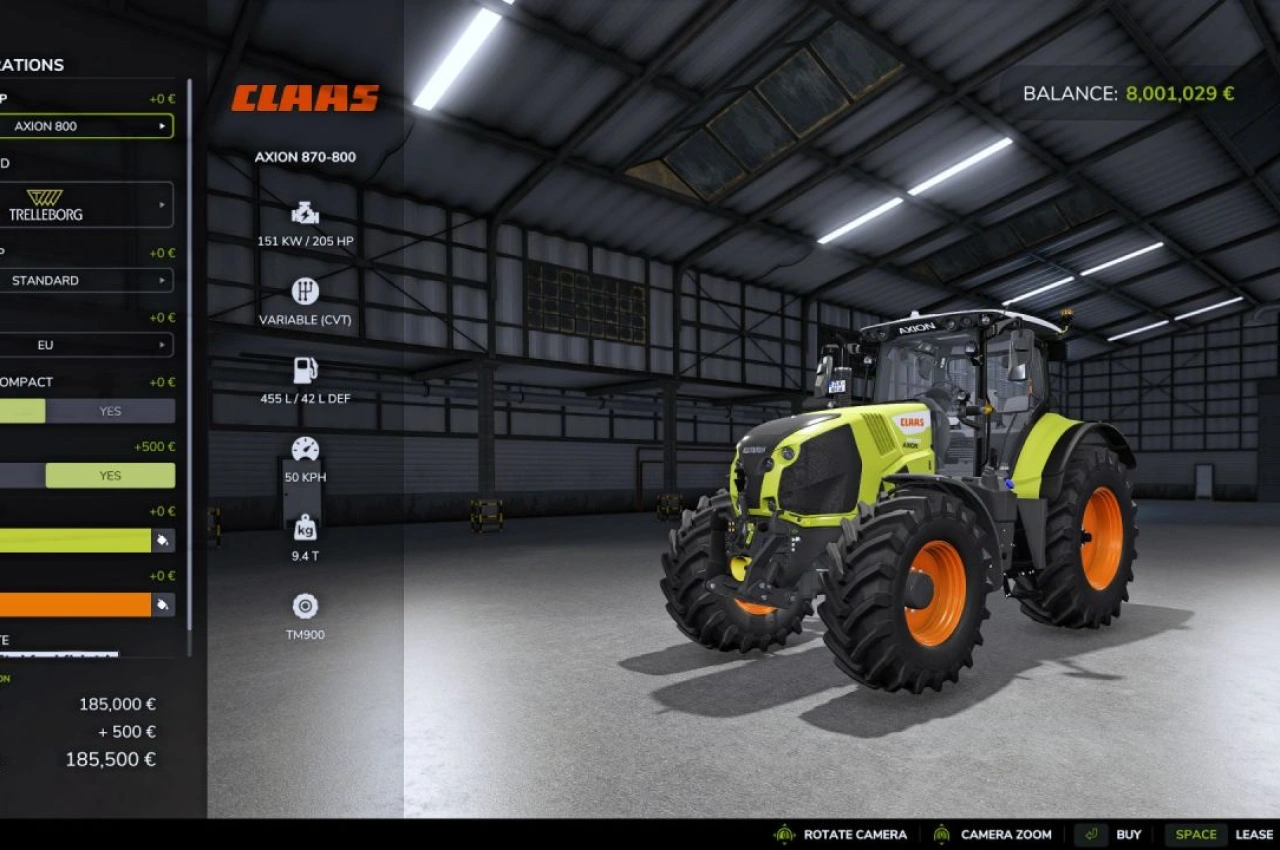Click the TM900 tire specification icon
Viewport: 1280px width, 850px height.
click(304, 606)
